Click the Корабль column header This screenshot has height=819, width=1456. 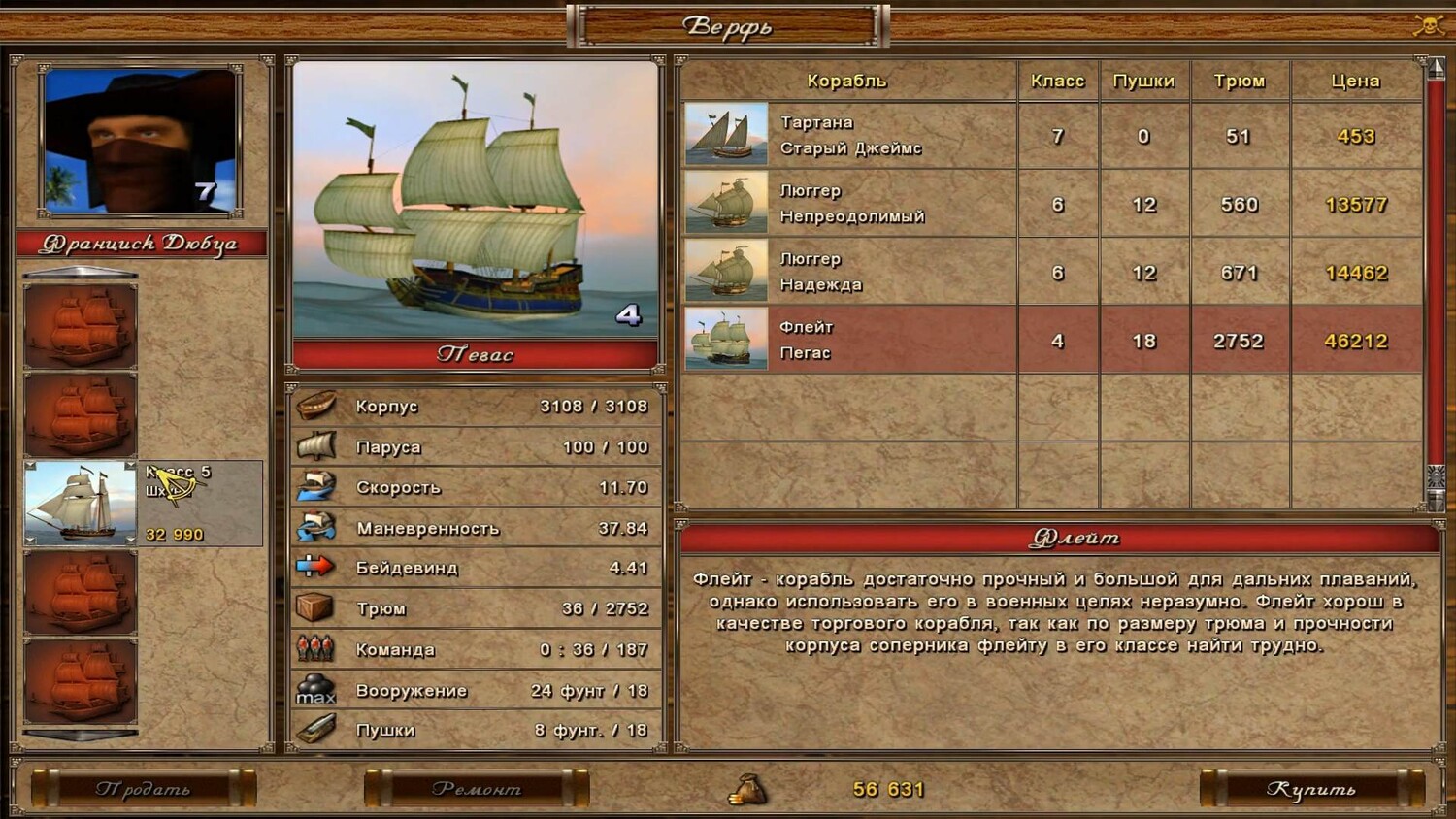[x=846, y=81]
